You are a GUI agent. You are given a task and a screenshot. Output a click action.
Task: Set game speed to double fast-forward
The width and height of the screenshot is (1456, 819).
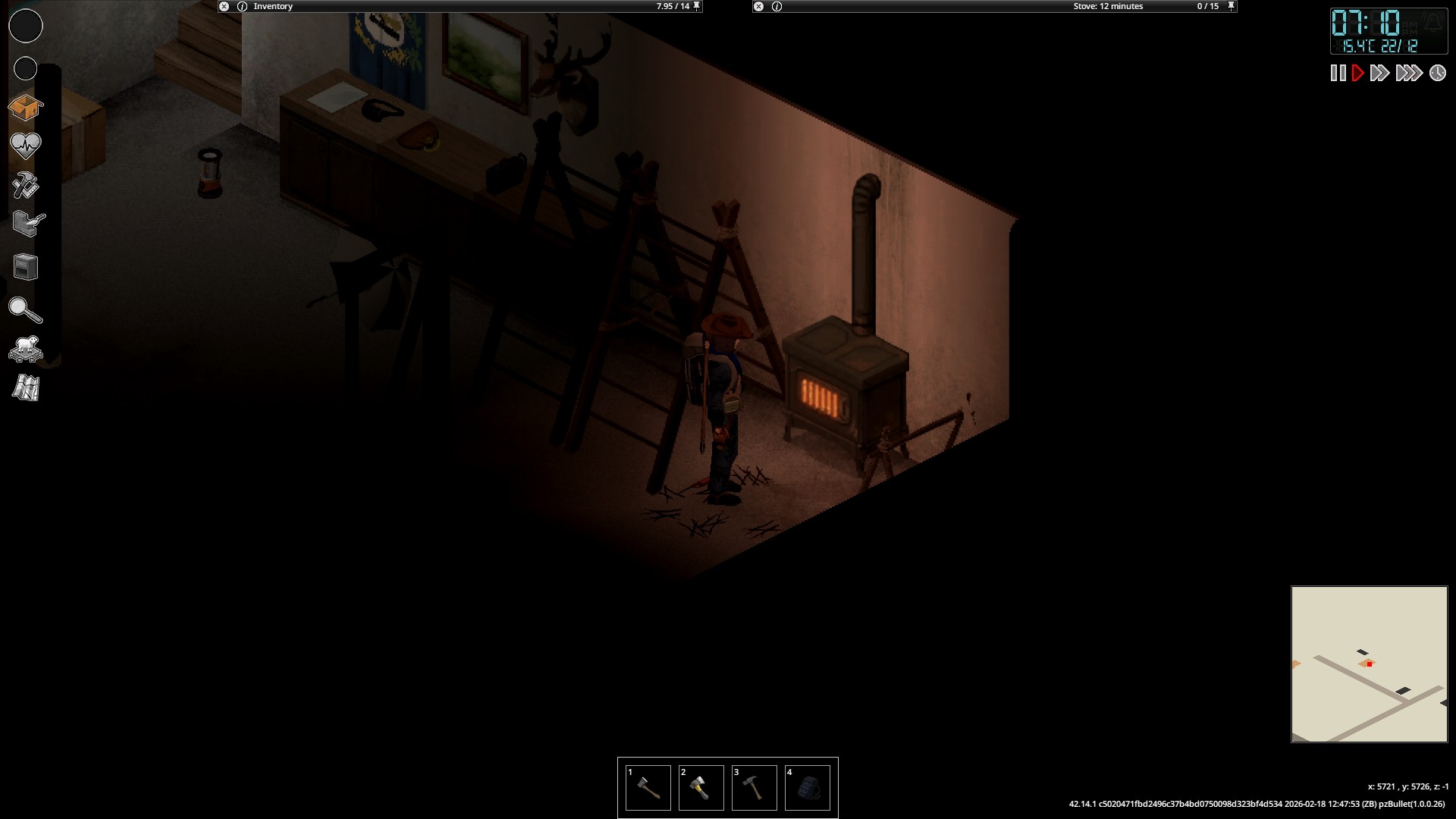1379,73
